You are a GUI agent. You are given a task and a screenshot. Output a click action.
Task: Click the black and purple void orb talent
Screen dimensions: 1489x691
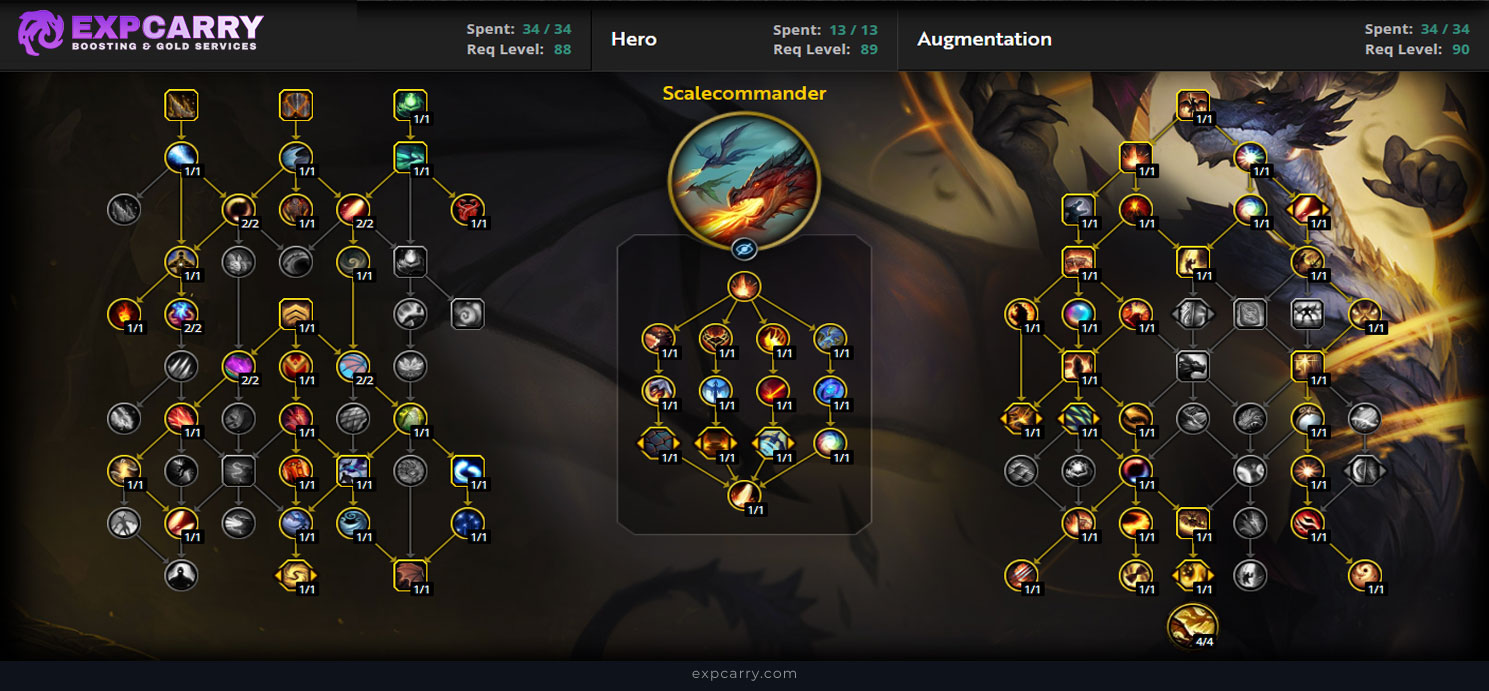[1135, 470]
